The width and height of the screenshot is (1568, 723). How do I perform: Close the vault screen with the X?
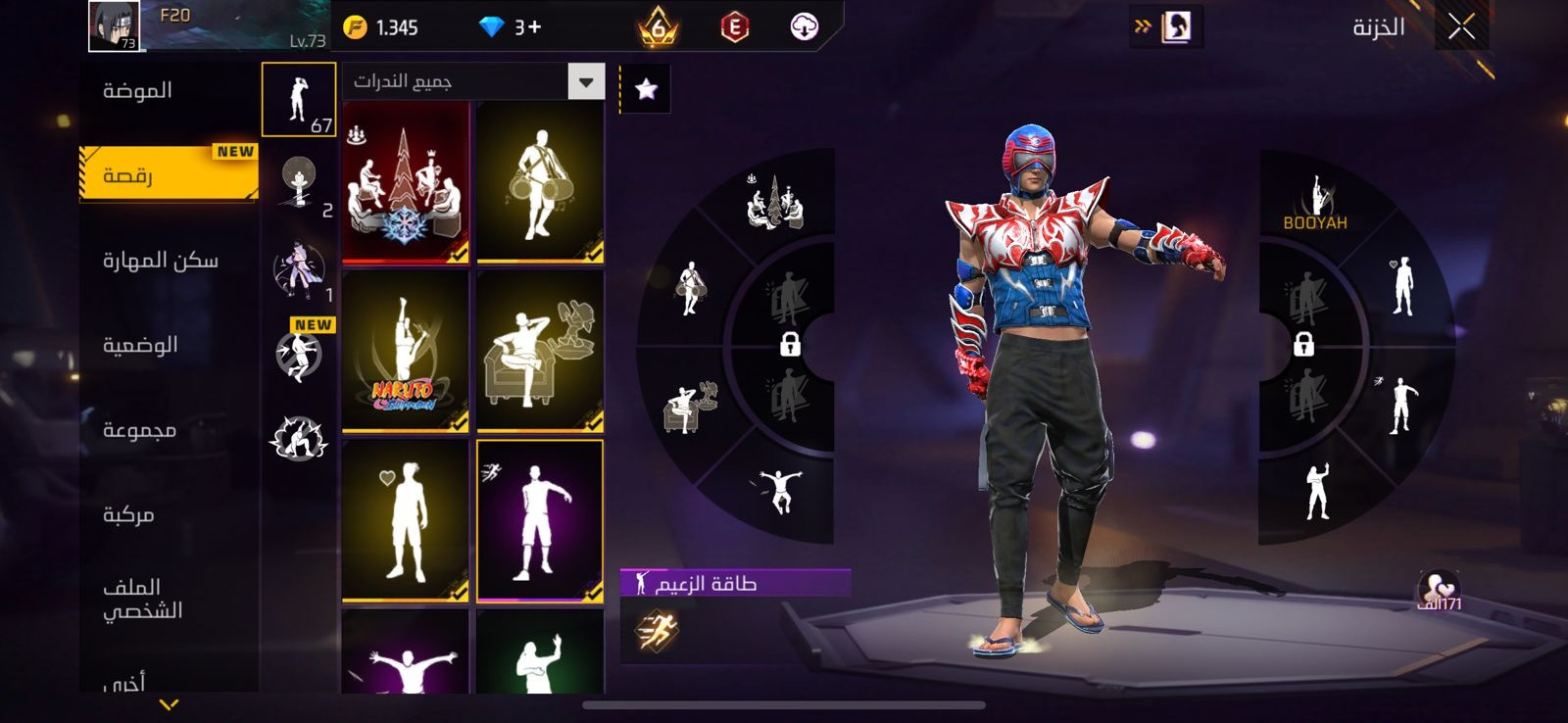coord(1461,27)
